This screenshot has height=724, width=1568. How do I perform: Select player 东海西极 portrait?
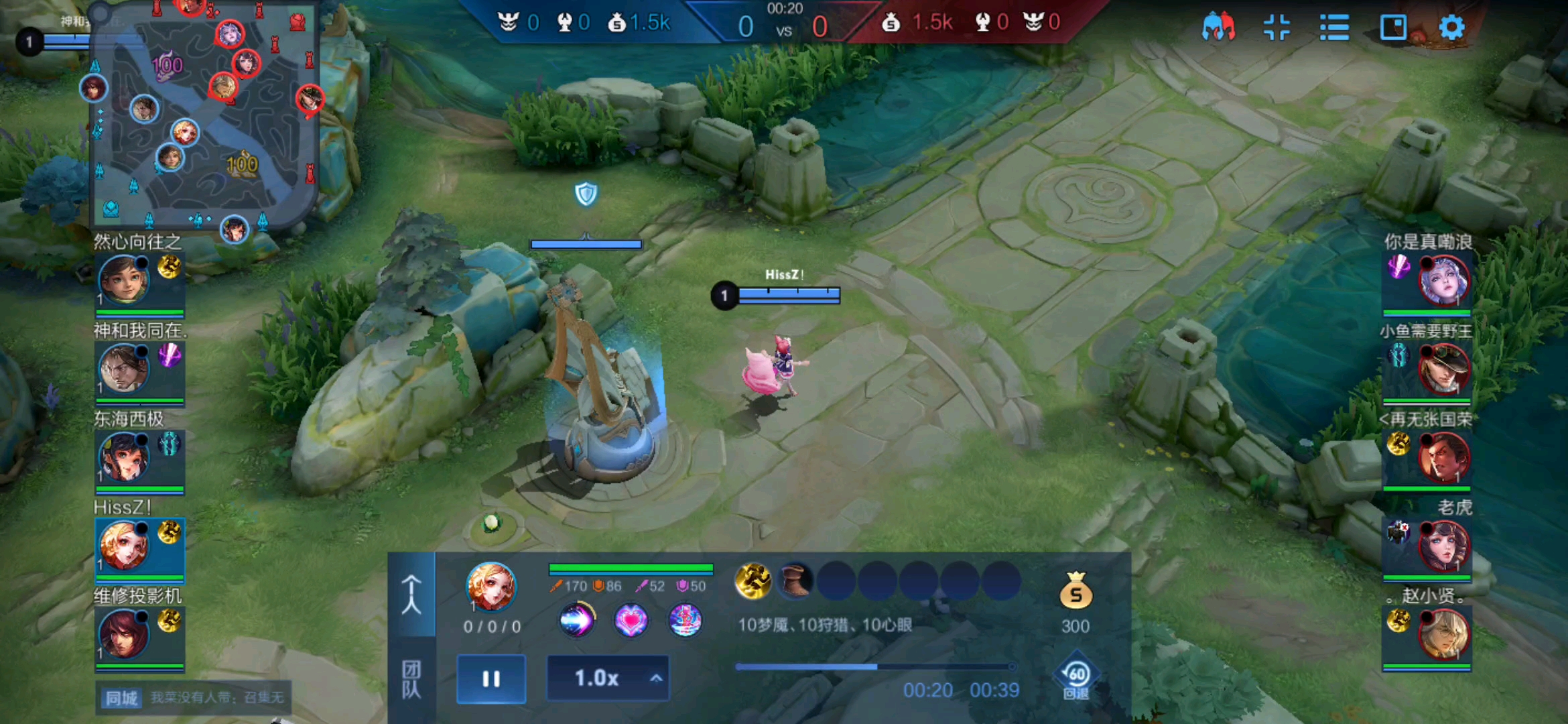pos(124,457)
